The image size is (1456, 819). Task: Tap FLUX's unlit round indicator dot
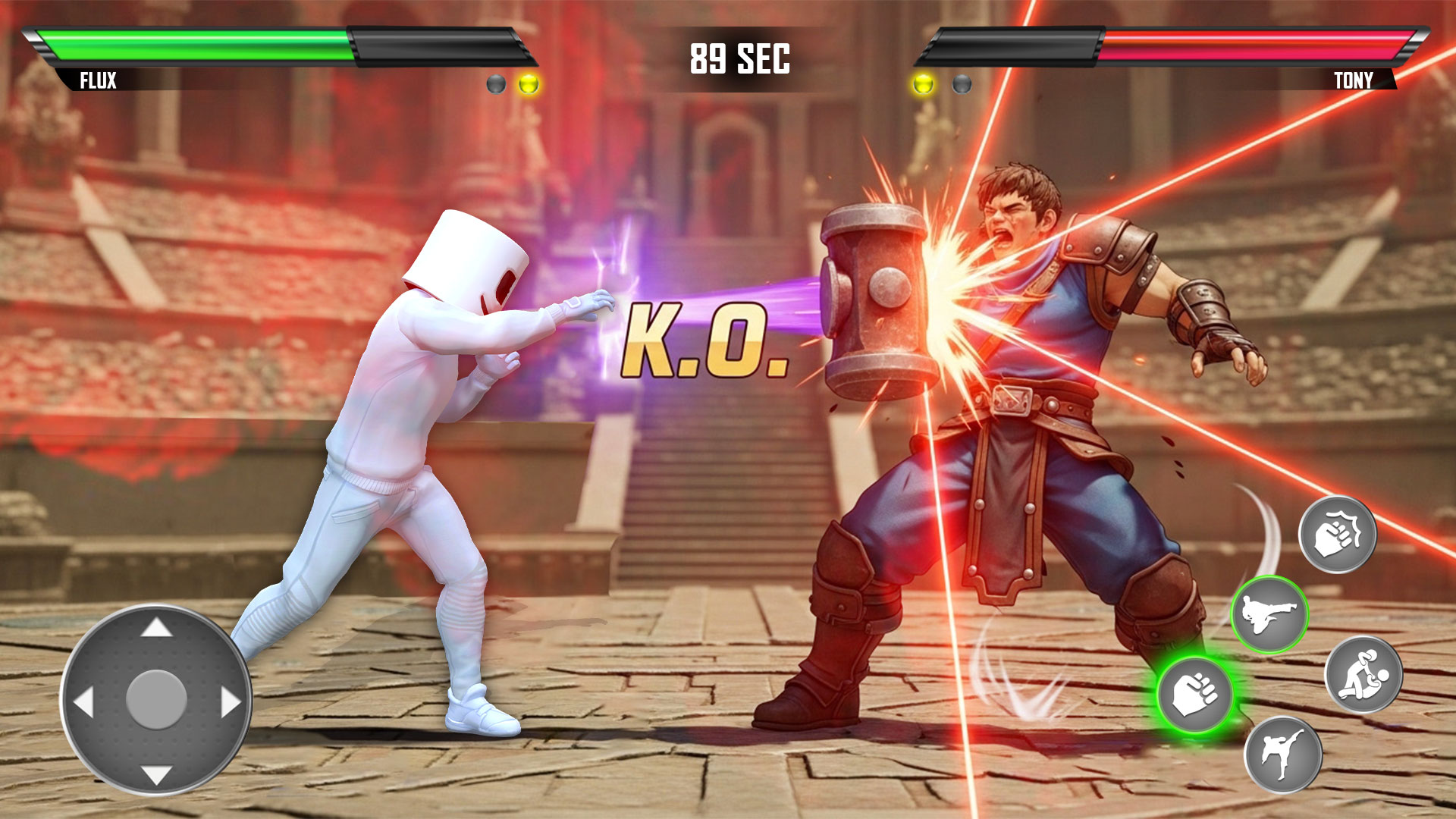(x=497, y=83)
